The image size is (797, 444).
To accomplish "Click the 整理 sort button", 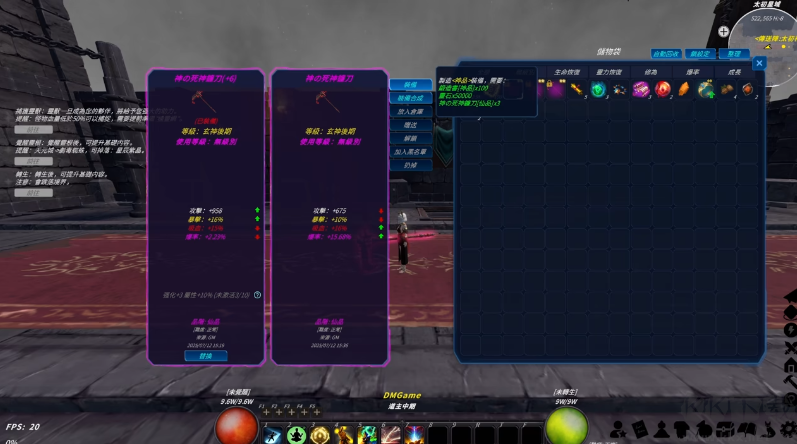I will (x=735, y=53).
